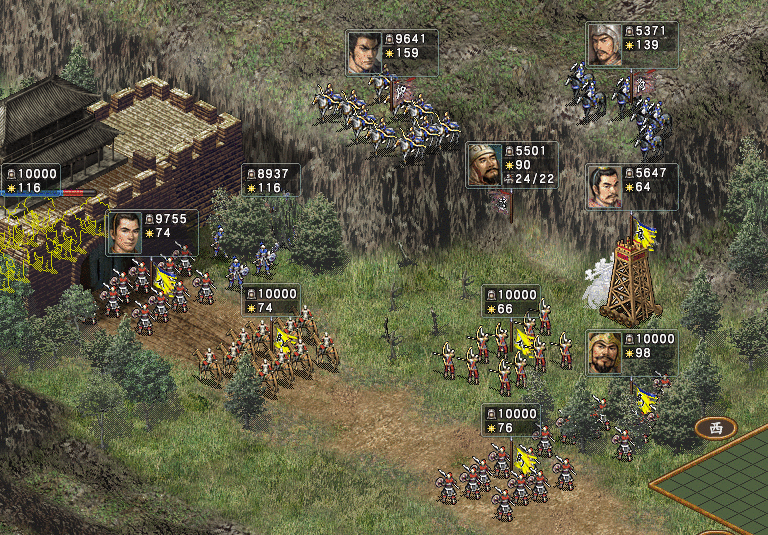Select the cavalry unit panel showing 9641 troops

tap(392, 52)
